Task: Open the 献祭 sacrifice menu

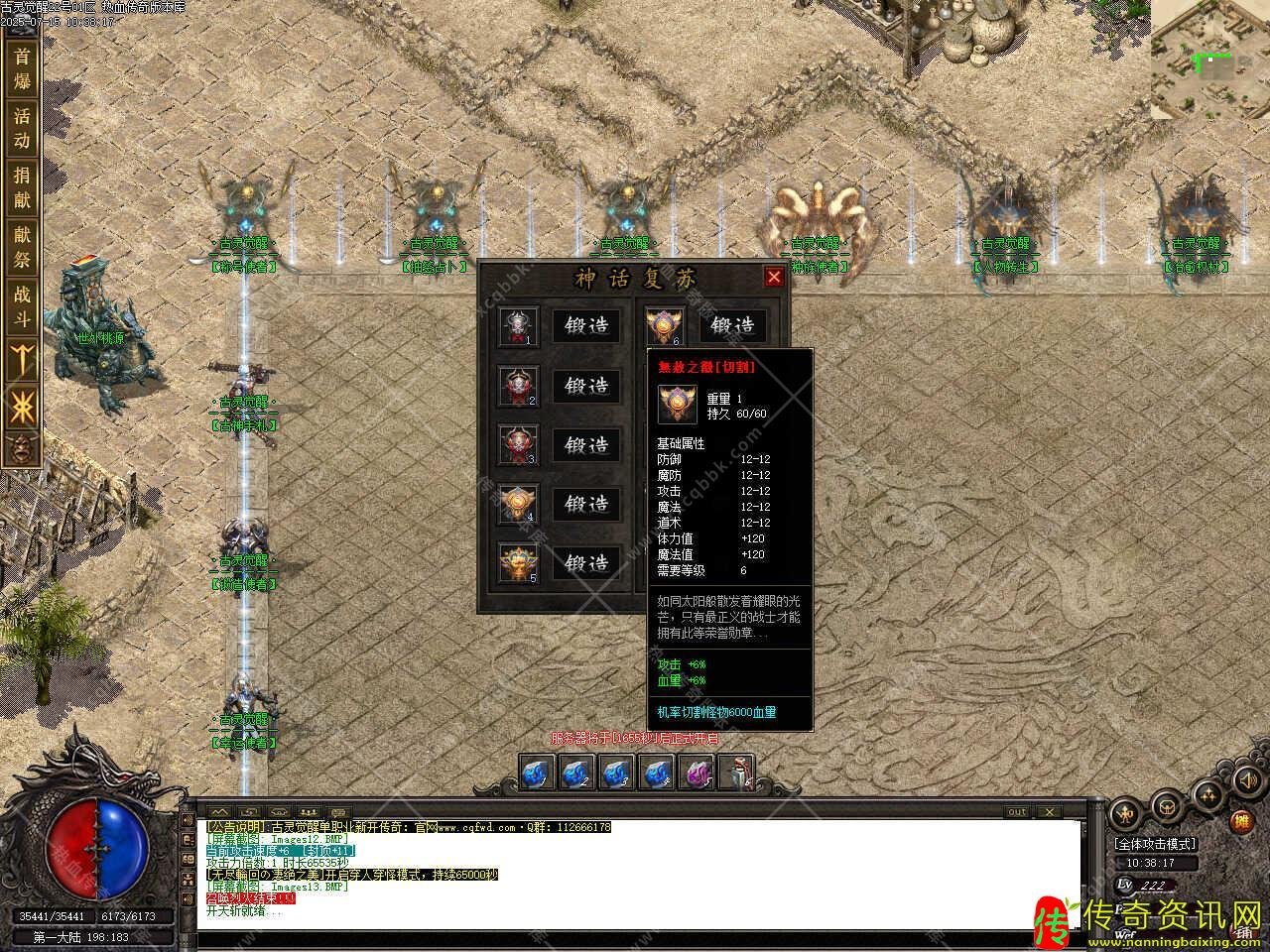Action: pos(22,247)
